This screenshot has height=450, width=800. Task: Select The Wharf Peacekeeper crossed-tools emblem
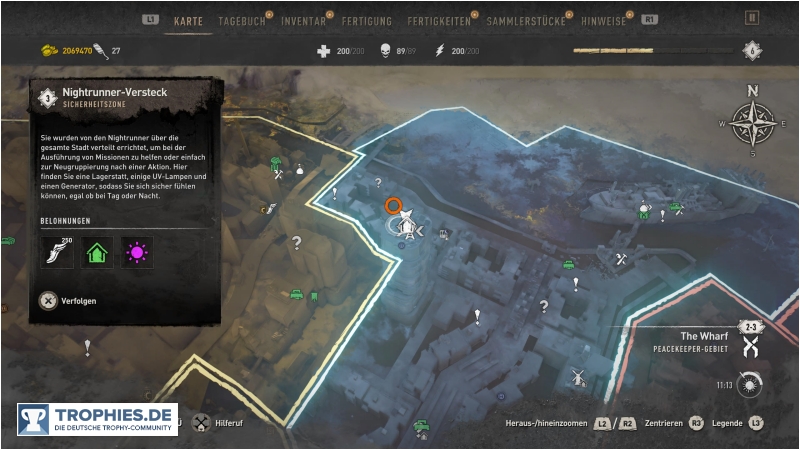(x=749, y=346)
